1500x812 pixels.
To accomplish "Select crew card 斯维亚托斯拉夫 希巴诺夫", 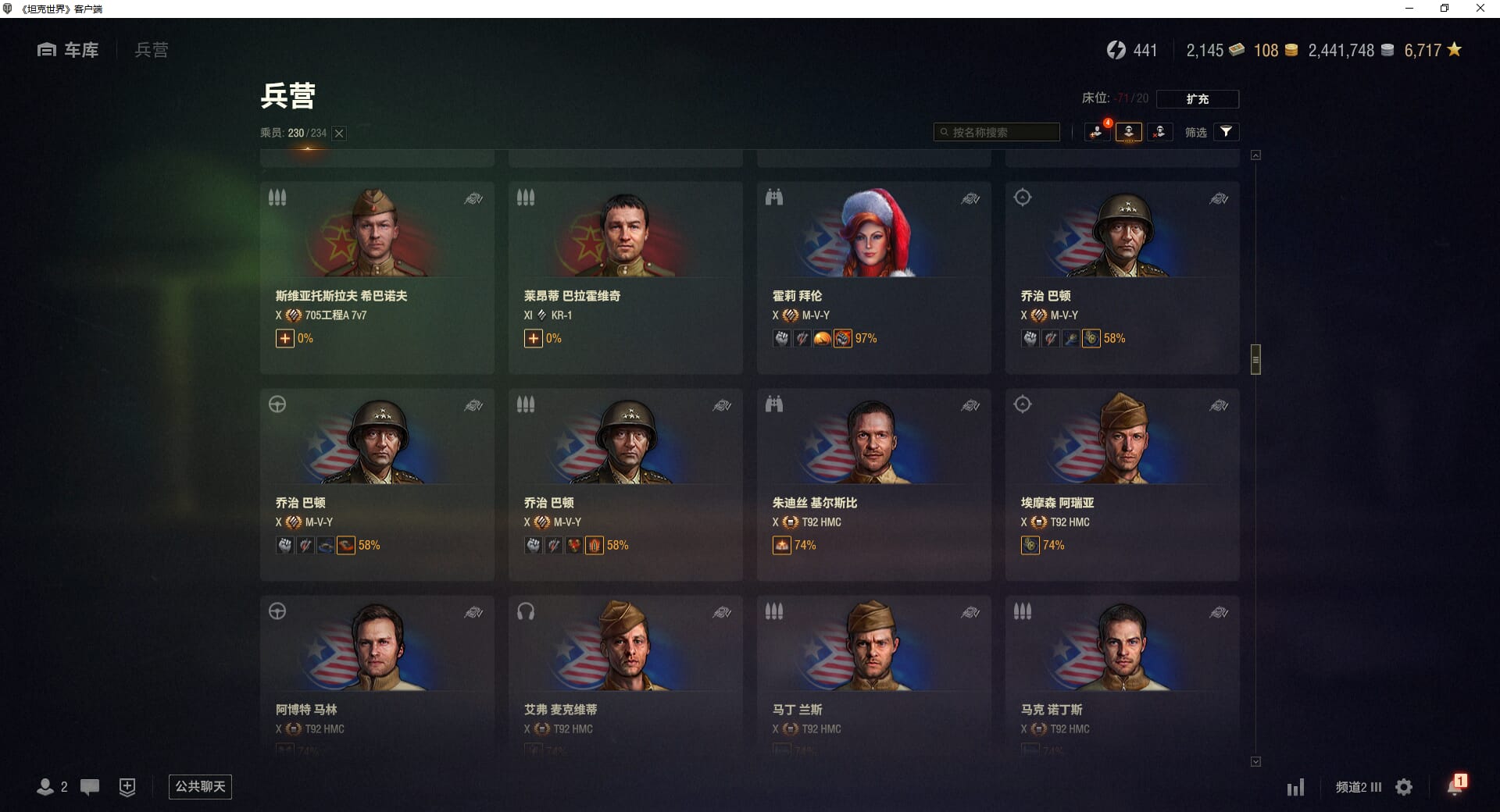I will 377,277.
